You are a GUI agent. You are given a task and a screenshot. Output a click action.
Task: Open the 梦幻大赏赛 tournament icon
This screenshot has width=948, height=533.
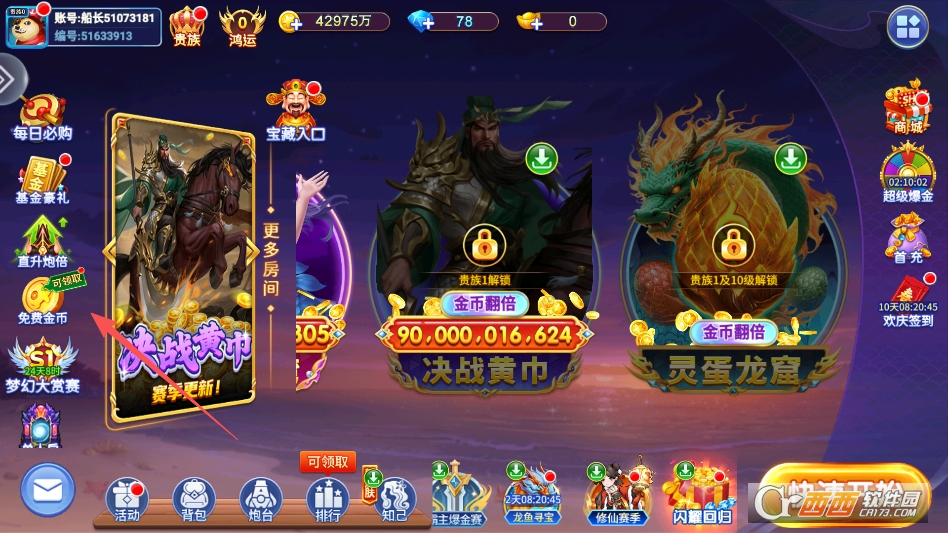(x=42, y=365)
